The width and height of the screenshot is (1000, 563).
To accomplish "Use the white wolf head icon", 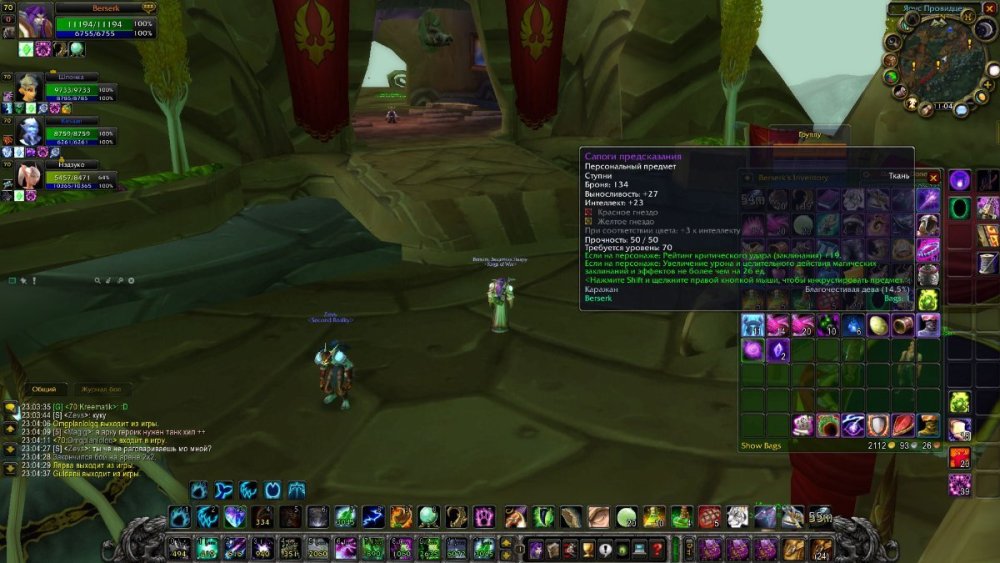I will pos(737,517).
